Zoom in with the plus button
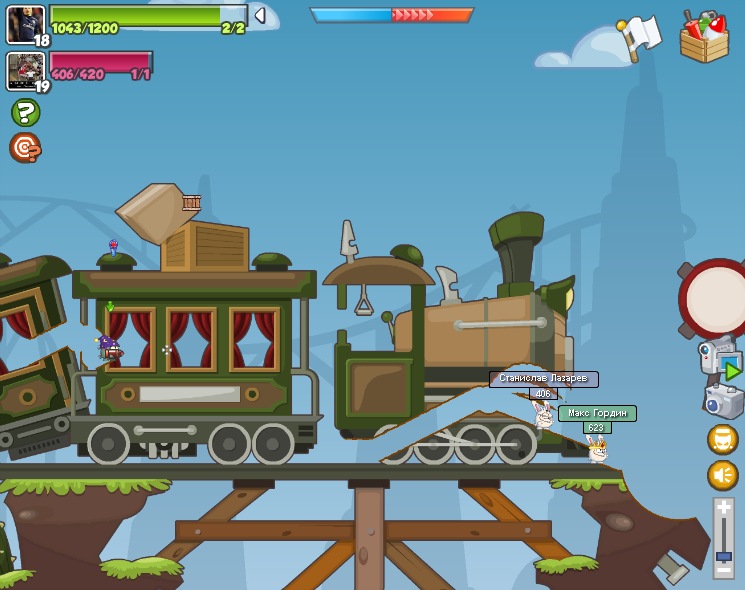 click(x=724, y=508)
